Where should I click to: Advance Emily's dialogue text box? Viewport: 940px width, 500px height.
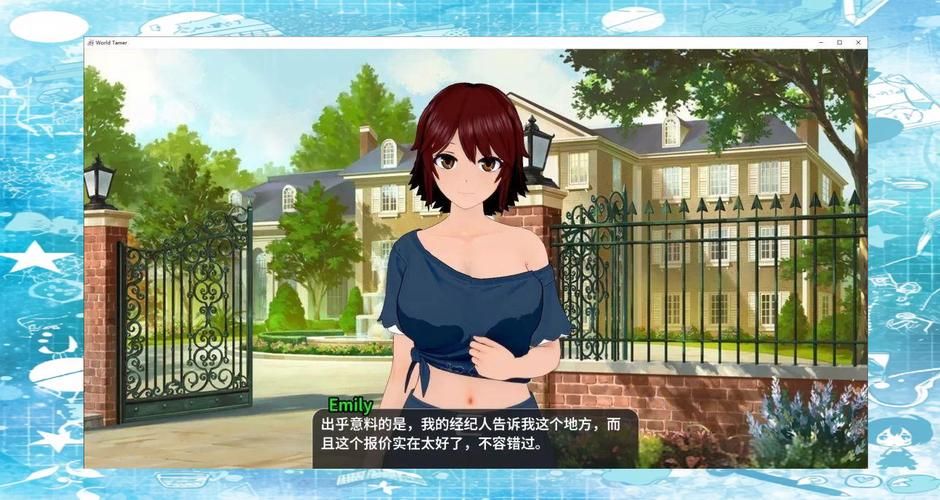coord(475,435)
